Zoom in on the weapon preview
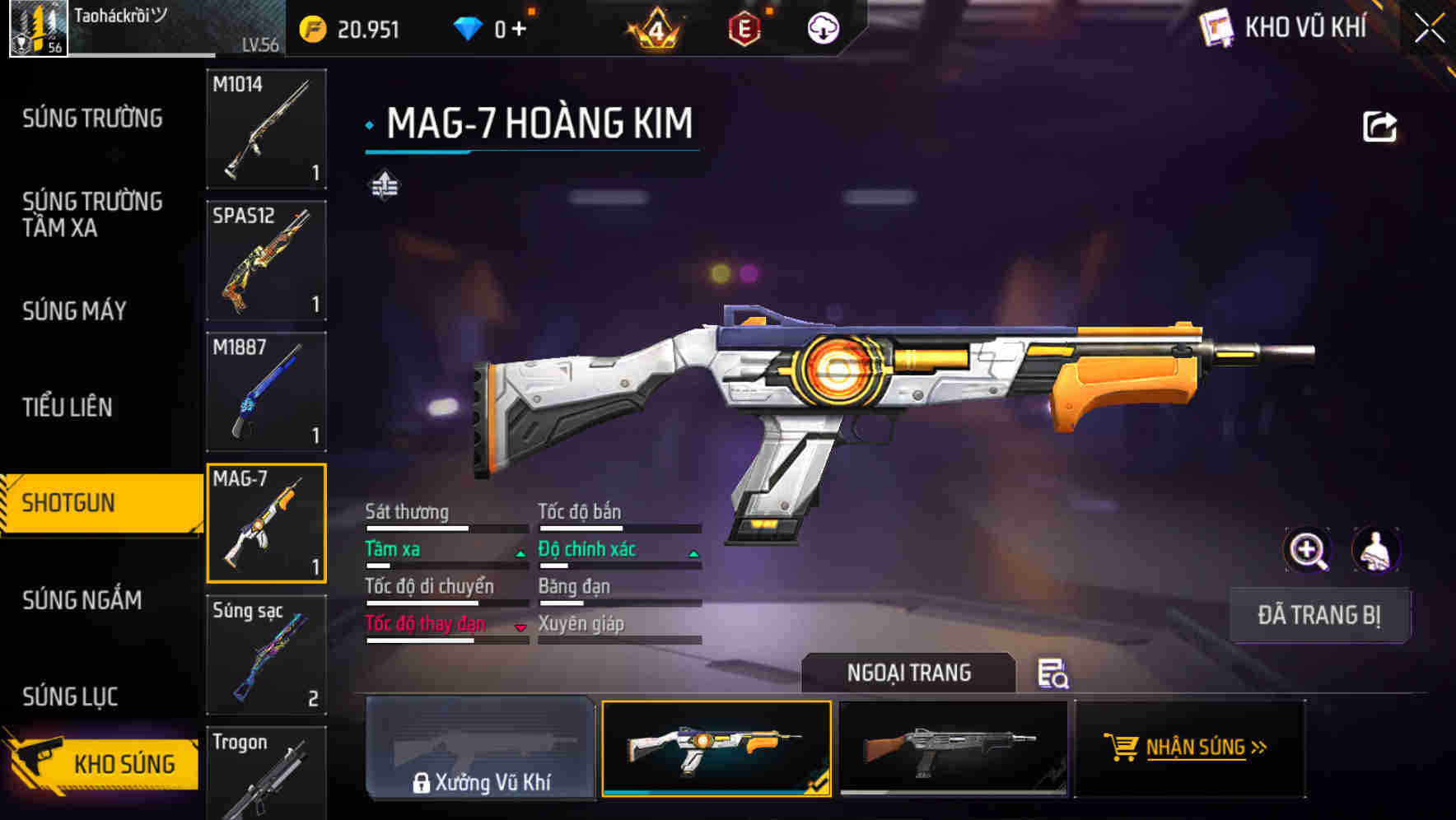1456x820 pixels. (1308, 550)
